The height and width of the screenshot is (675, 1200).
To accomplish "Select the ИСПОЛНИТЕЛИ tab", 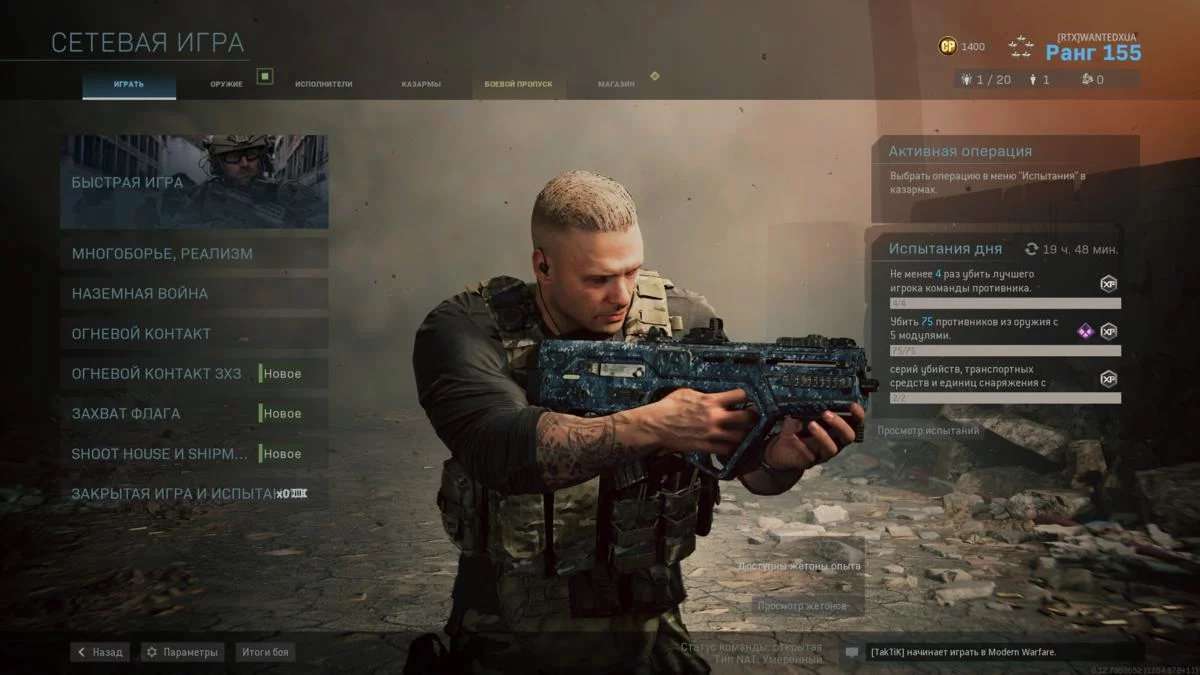I will click(323, 84).
